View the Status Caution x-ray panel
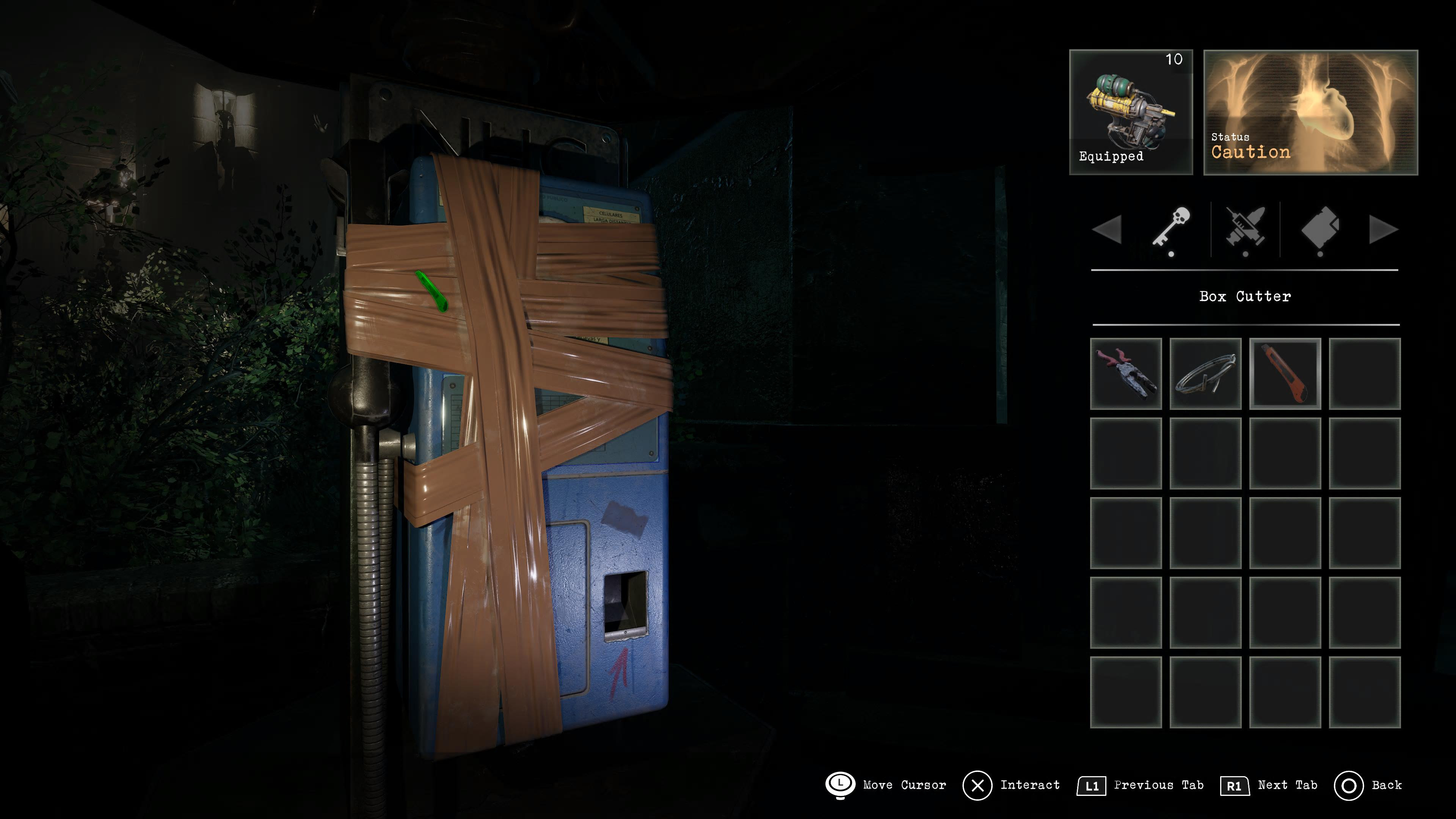1456x819 pixels. [1310, 112]
